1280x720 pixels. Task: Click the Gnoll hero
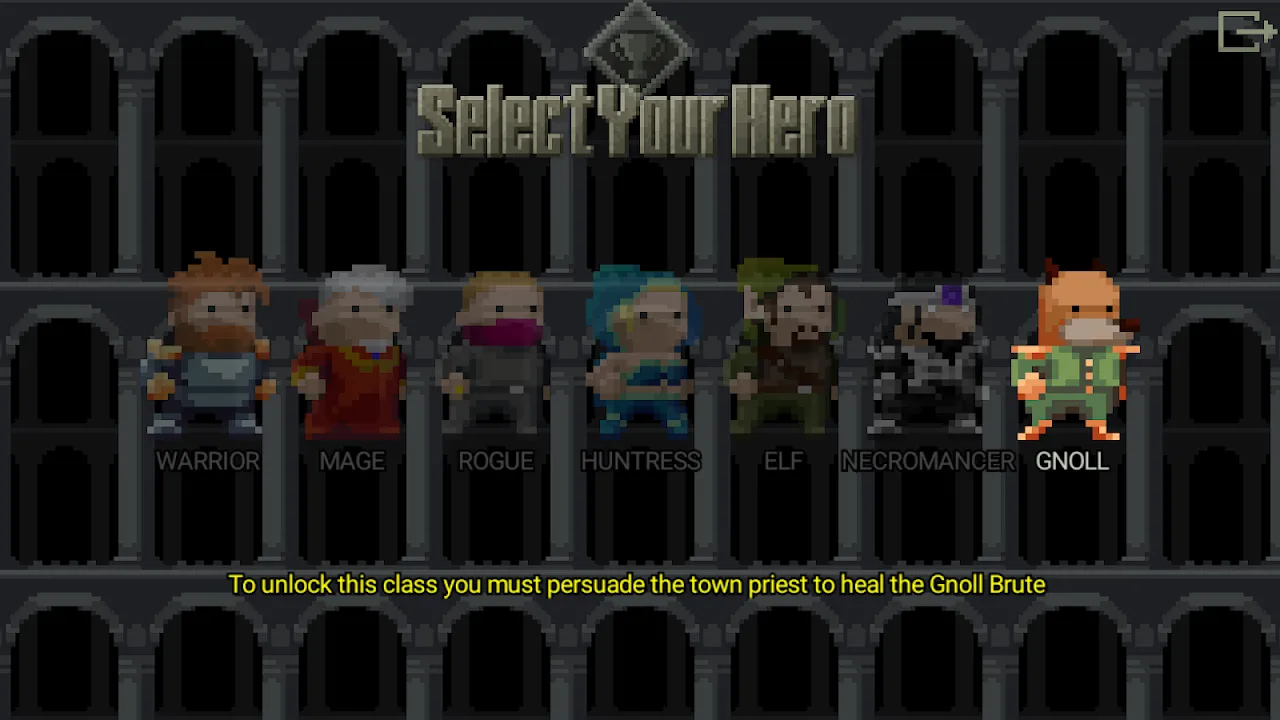click(1072, 350)
